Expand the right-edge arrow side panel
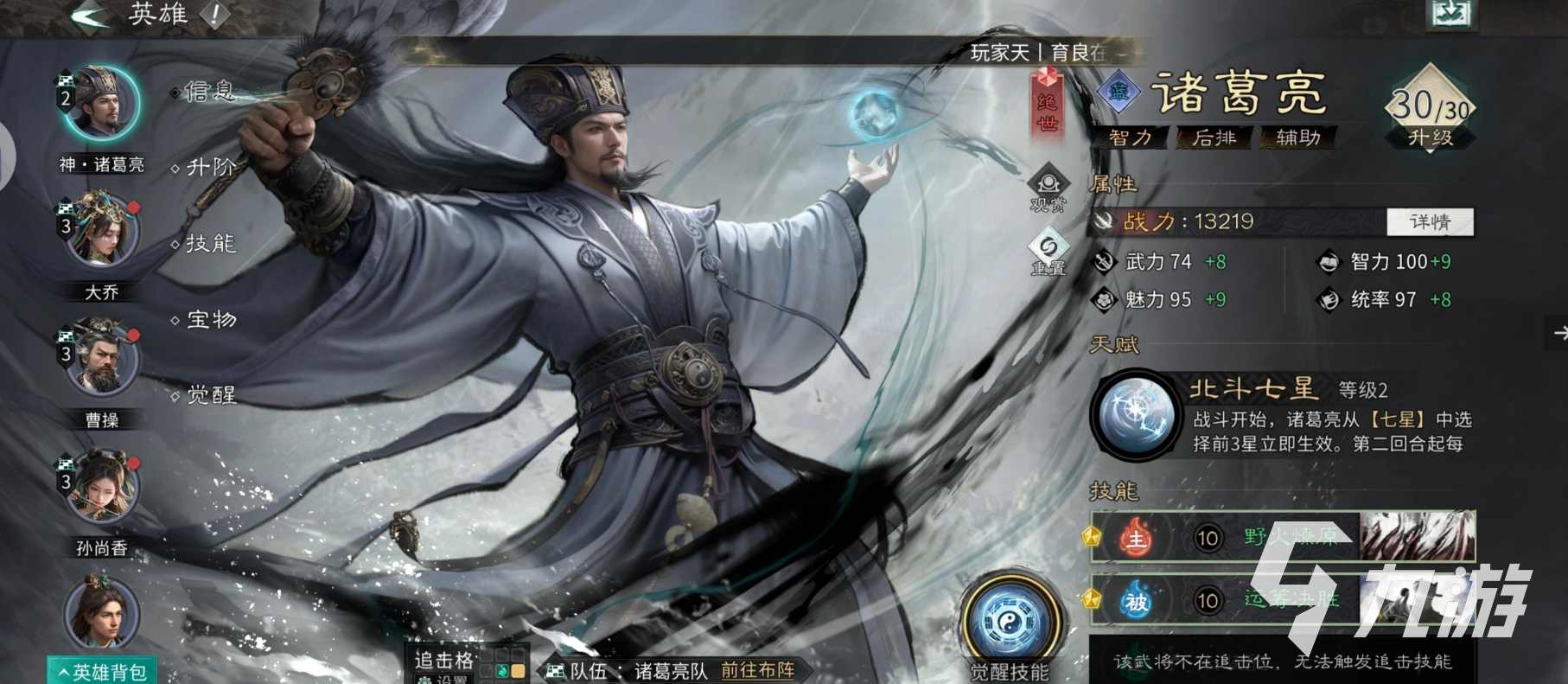Image resolution: width=1568 pixels, height=684 pixels. pyautogui.click(x=1558, y=331)
